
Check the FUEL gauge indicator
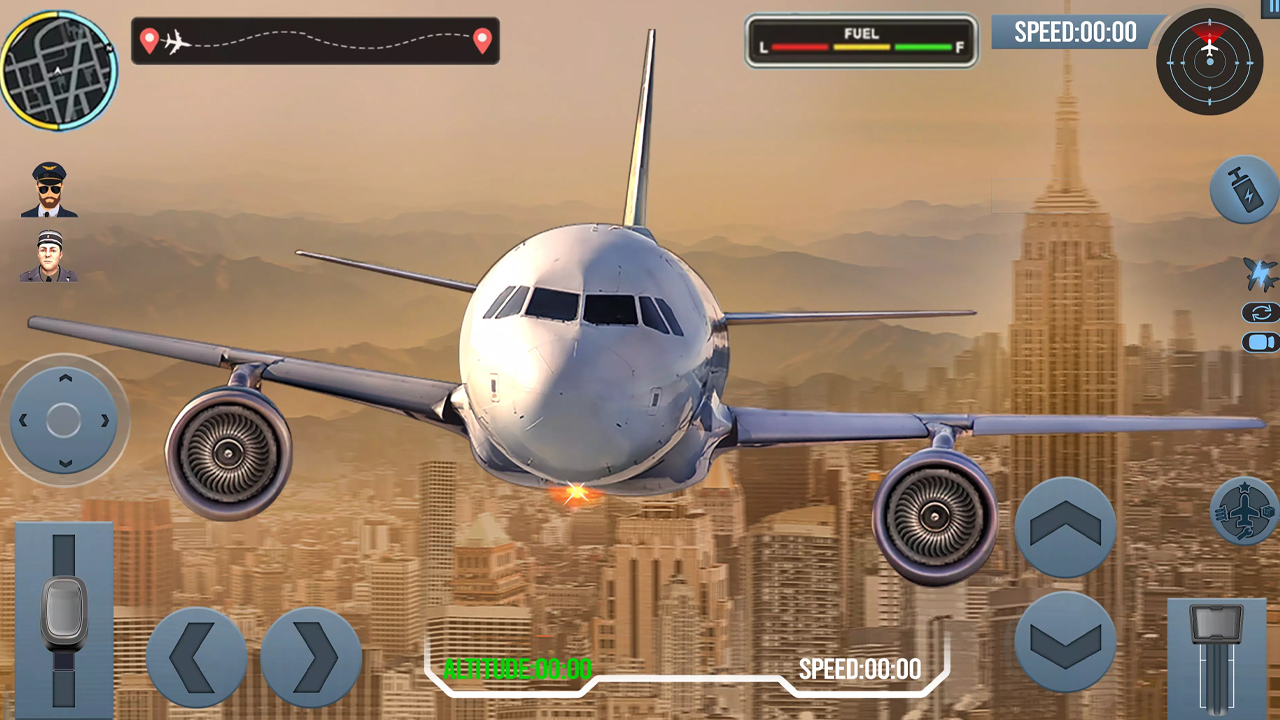click(861, 44)
